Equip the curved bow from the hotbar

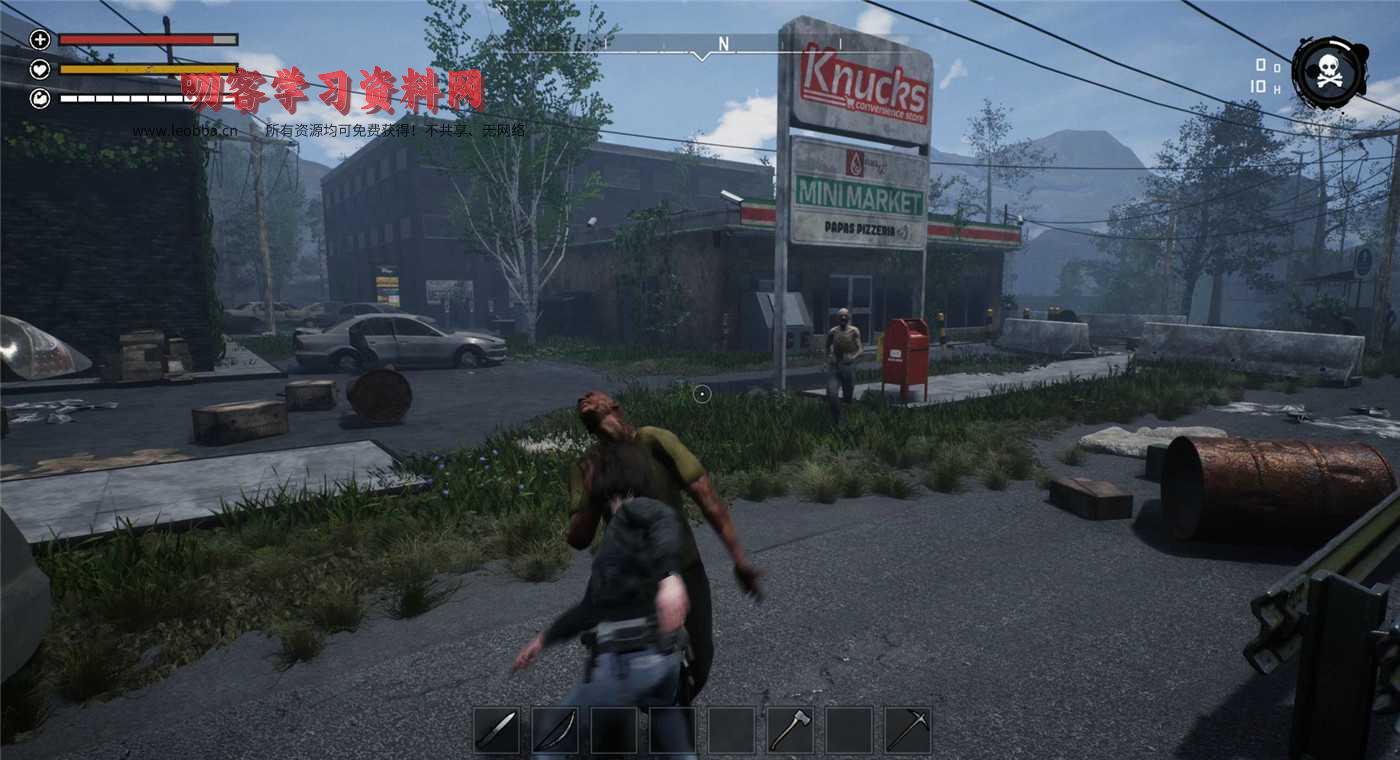click(554, 730)
